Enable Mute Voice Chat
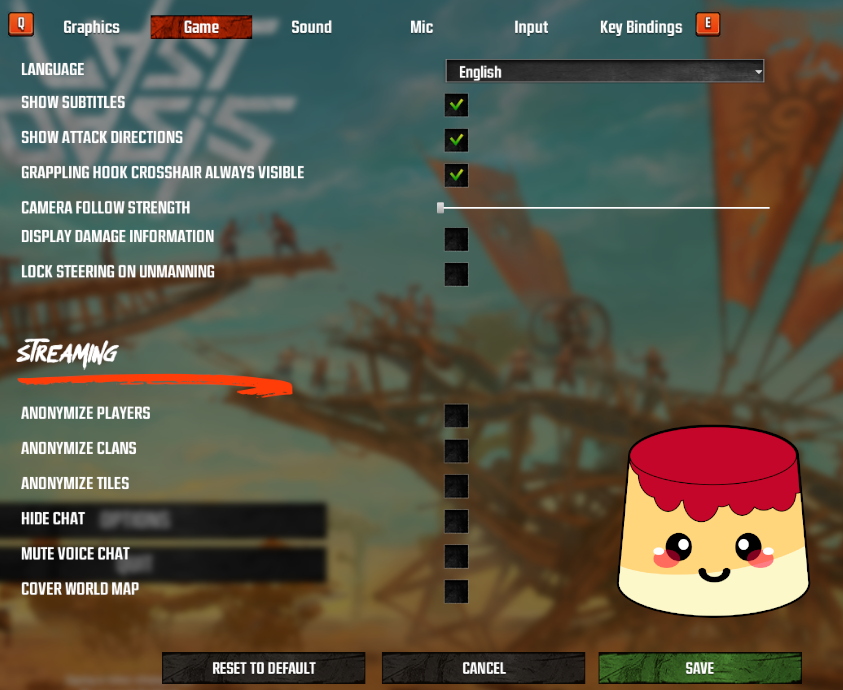This screenshot has width=843, height=690. click(x=456, y=556)
